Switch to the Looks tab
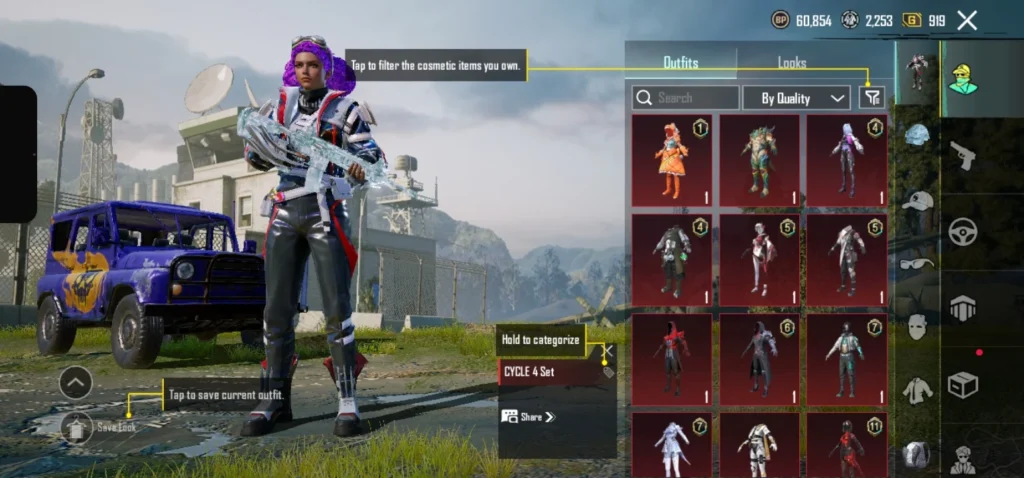1024x478 pixels. coord(791,62)
